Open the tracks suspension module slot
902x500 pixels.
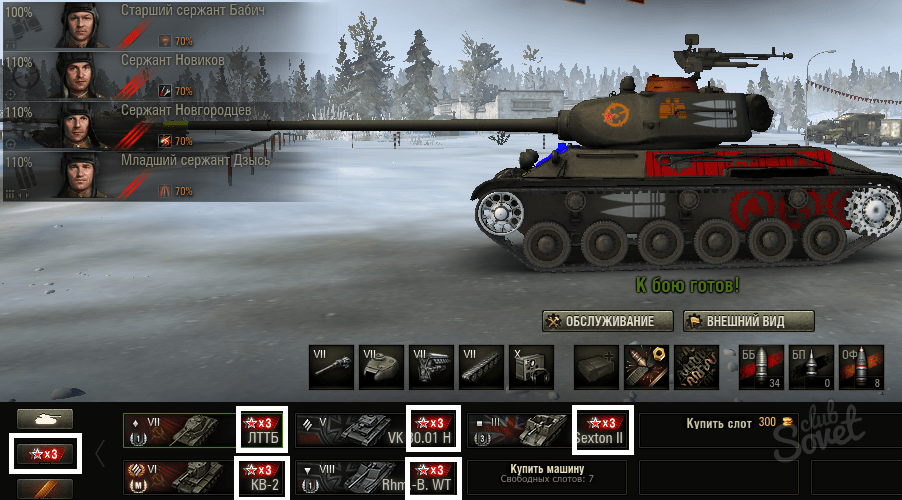(x=481, y=367)
